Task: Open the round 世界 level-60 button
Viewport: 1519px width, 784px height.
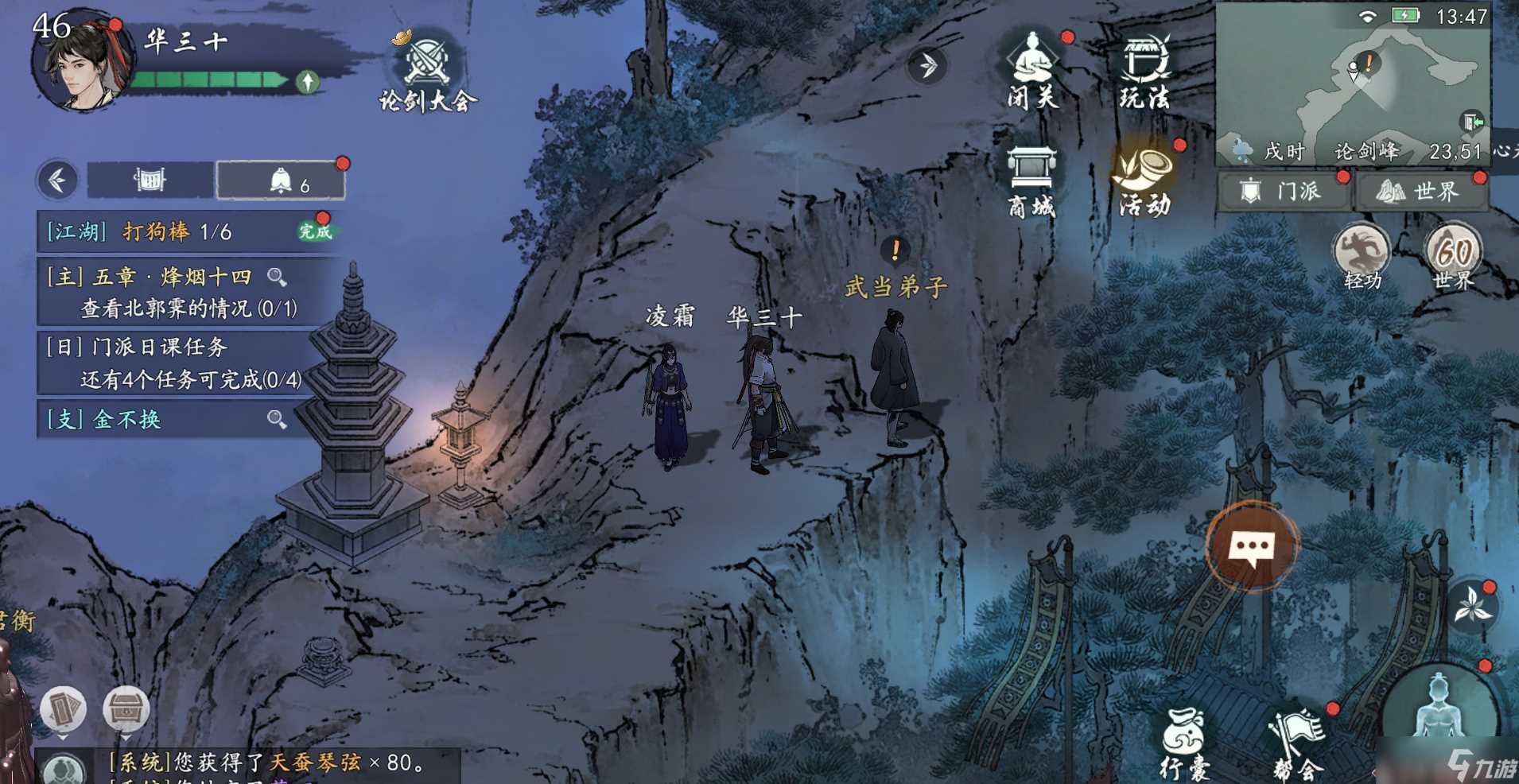Action: coord(1454,256)
